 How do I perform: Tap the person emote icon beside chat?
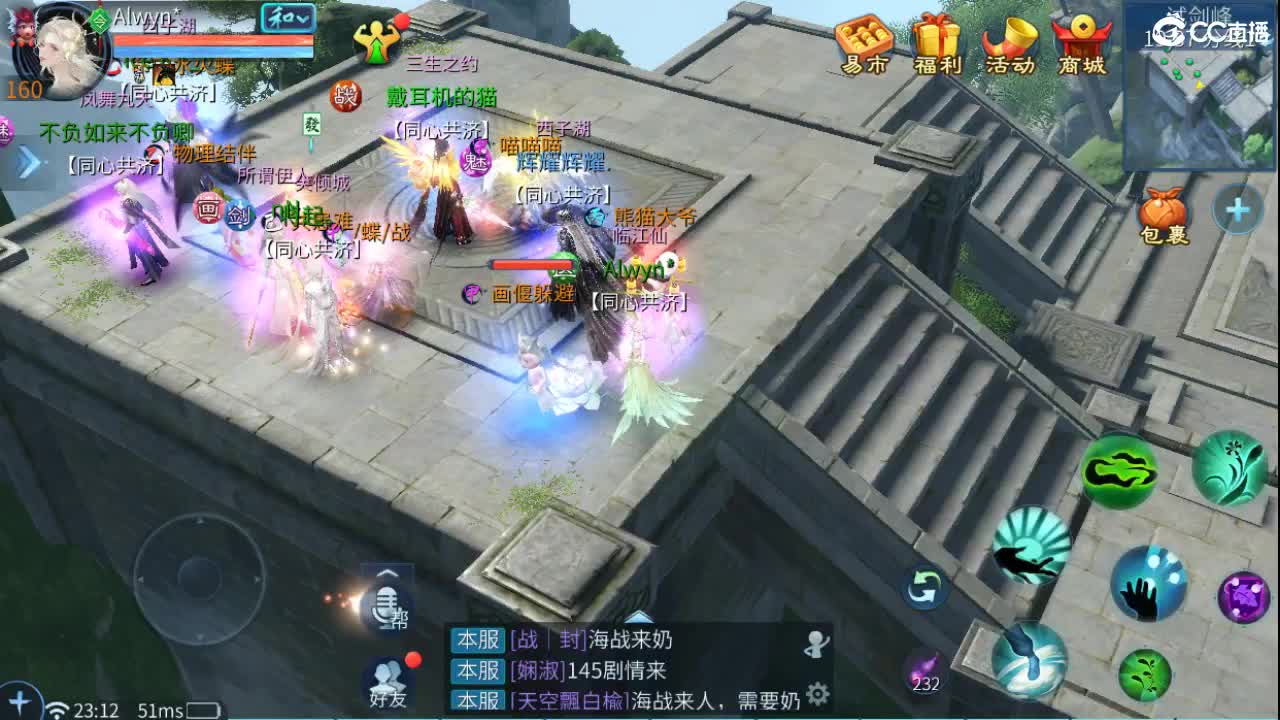(816, 643)
